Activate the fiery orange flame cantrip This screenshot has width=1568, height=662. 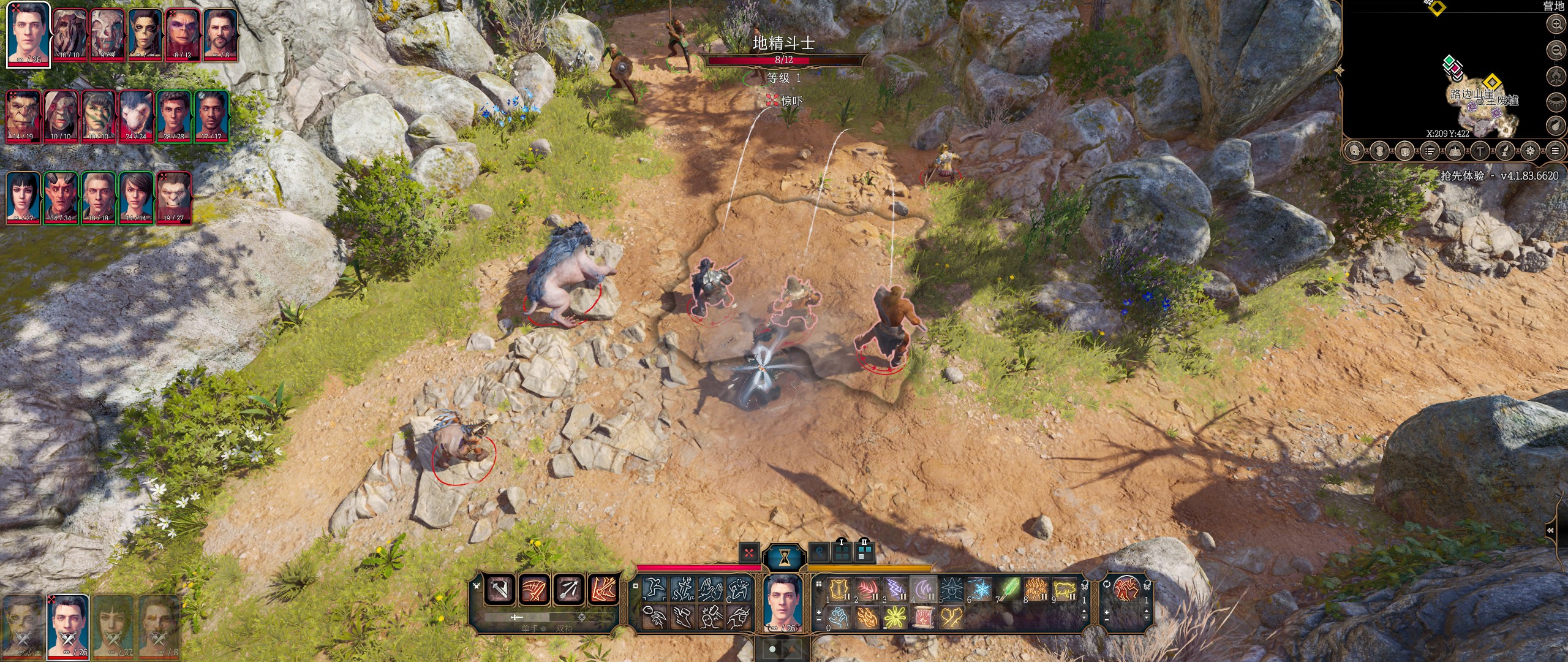coord(867,617)
